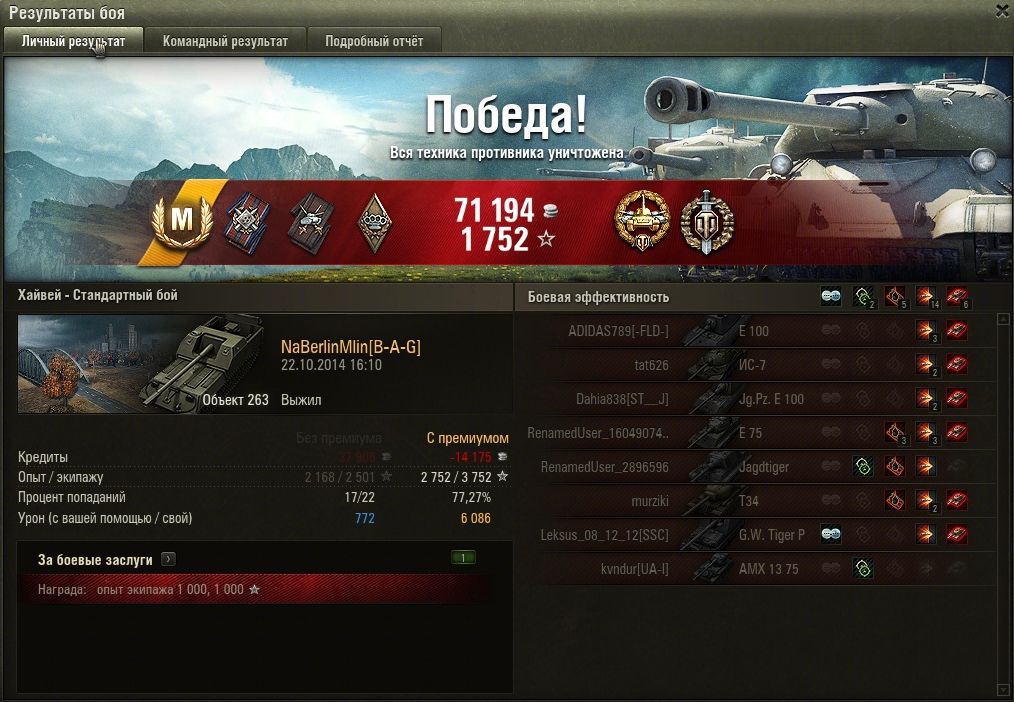Screen dimensions: 1014x702
Task: Open the Подробный отчёт tab
Action: click(373, 41)
